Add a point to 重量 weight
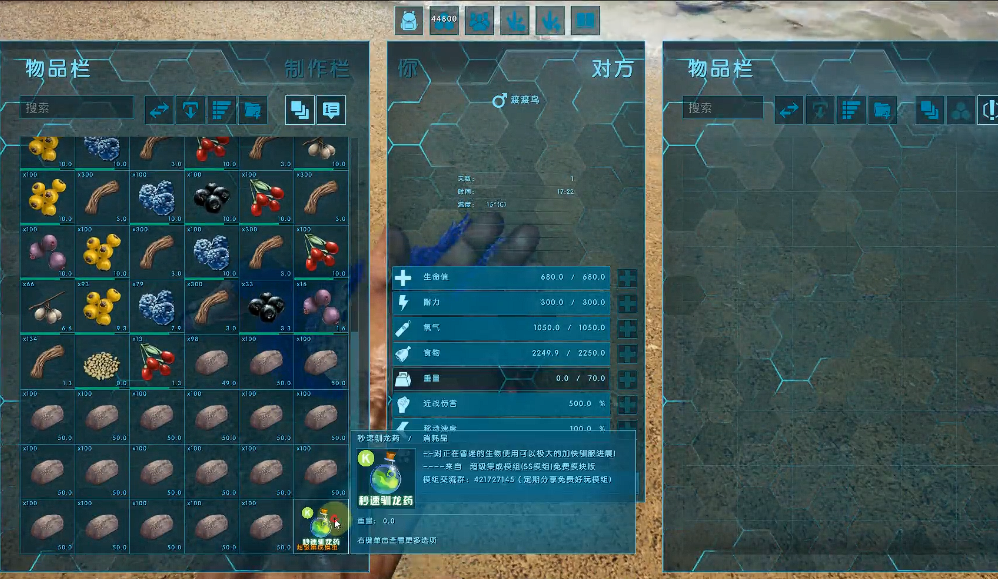 627,379
